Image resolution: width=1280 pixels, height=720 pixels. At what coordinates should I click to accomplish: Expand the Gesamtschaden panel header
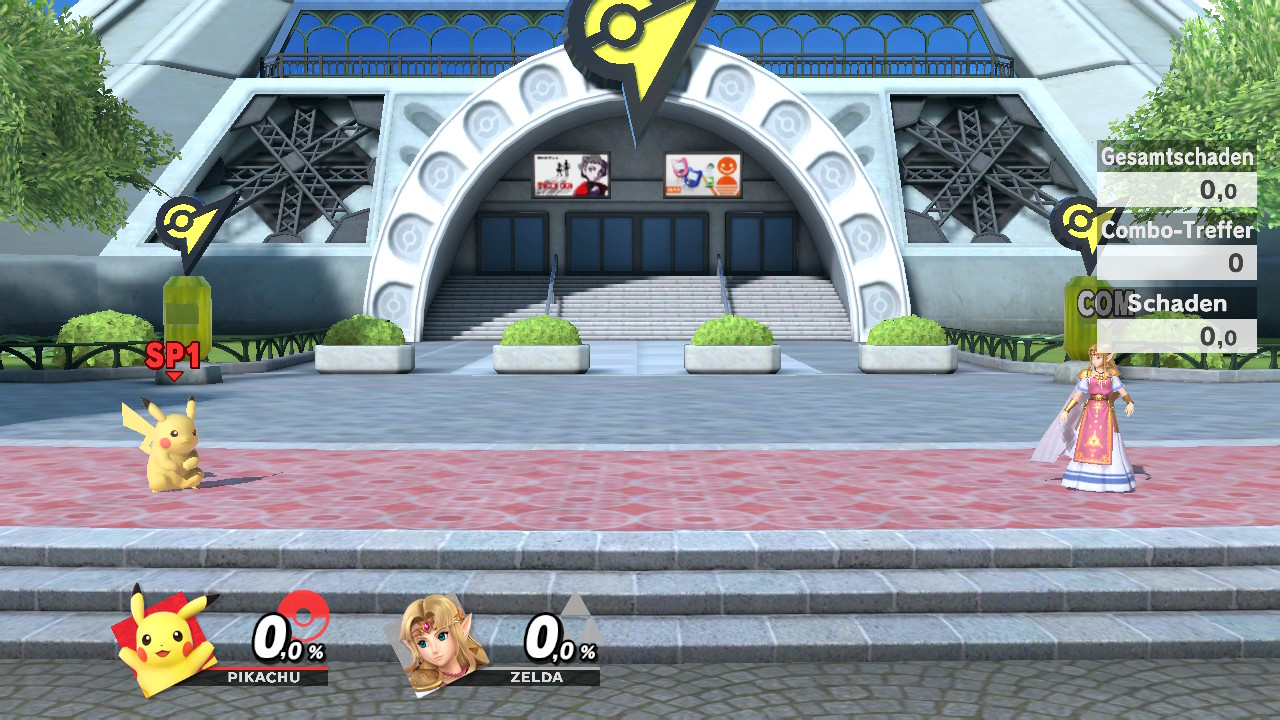1177,156
